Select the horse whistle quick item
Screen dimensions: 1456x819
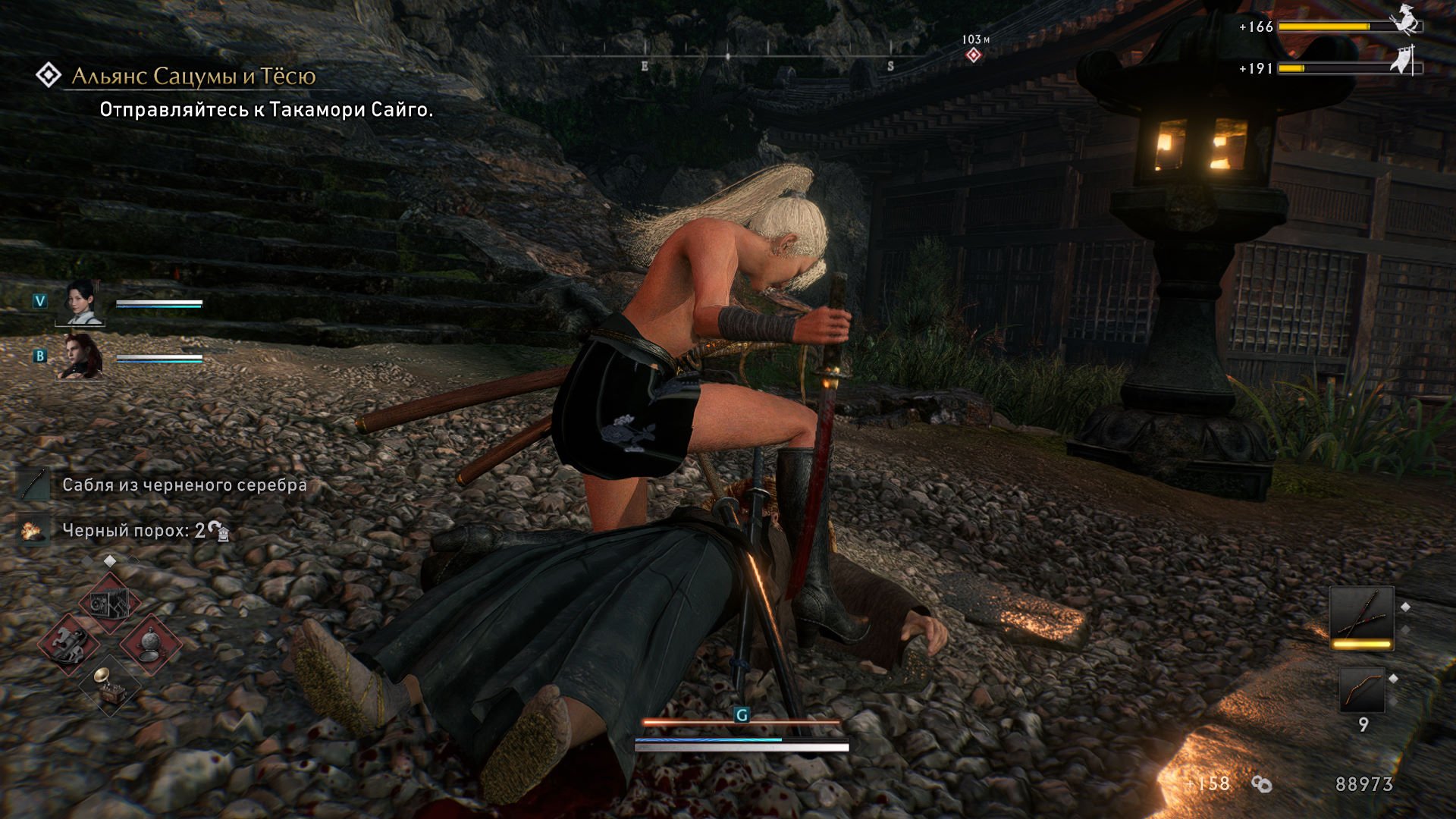click(x=68, y=645)
